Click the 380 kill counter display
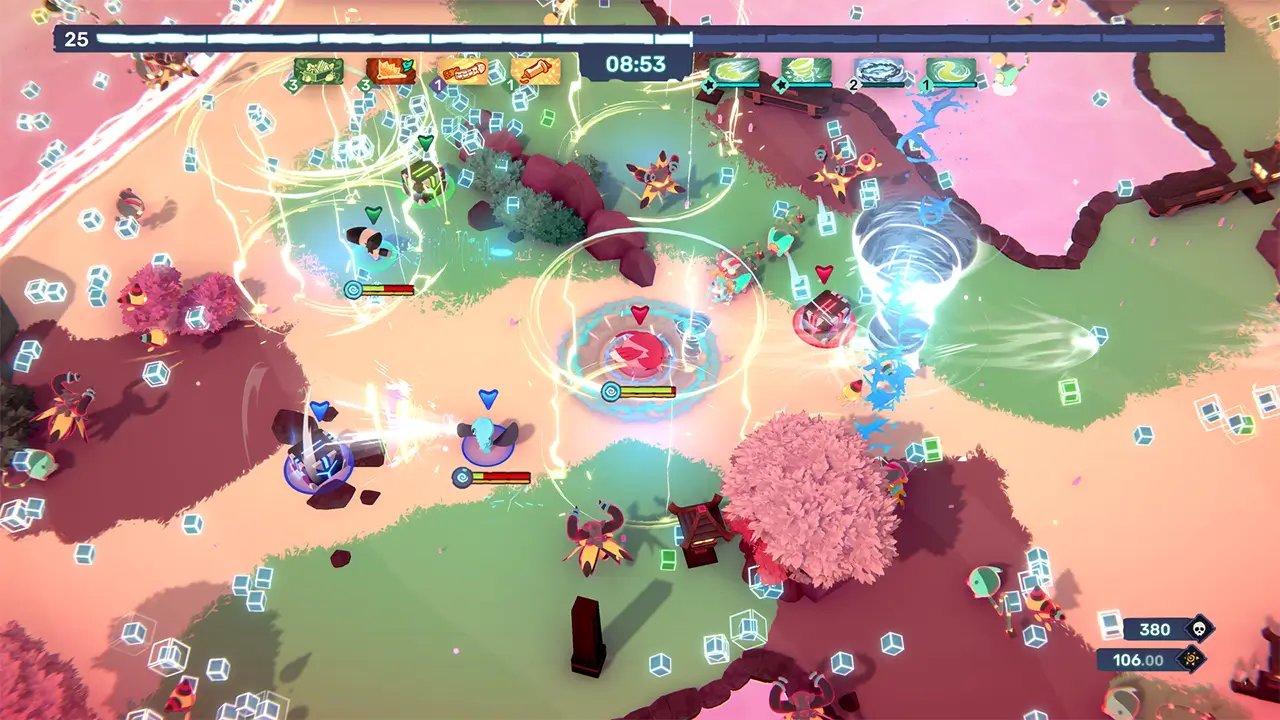Screen dimensions: 1280x720 point(1153,629)
